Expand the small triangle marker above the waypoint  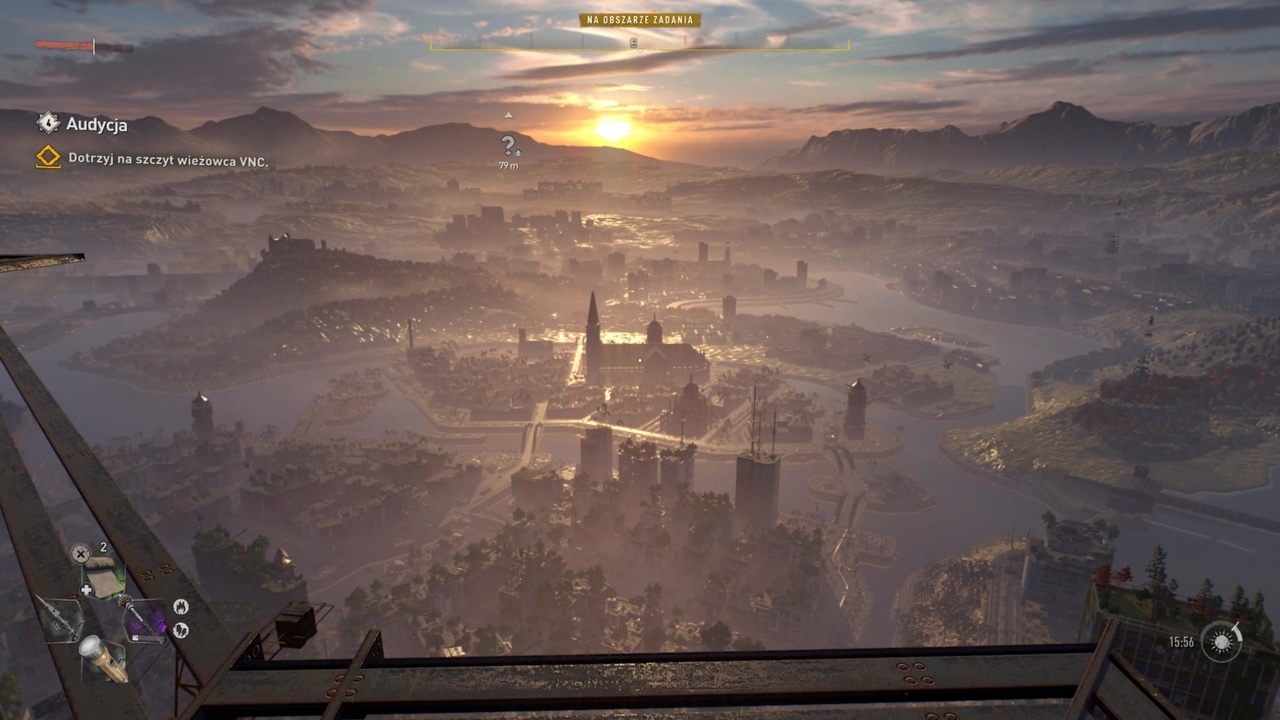point(508,115)
